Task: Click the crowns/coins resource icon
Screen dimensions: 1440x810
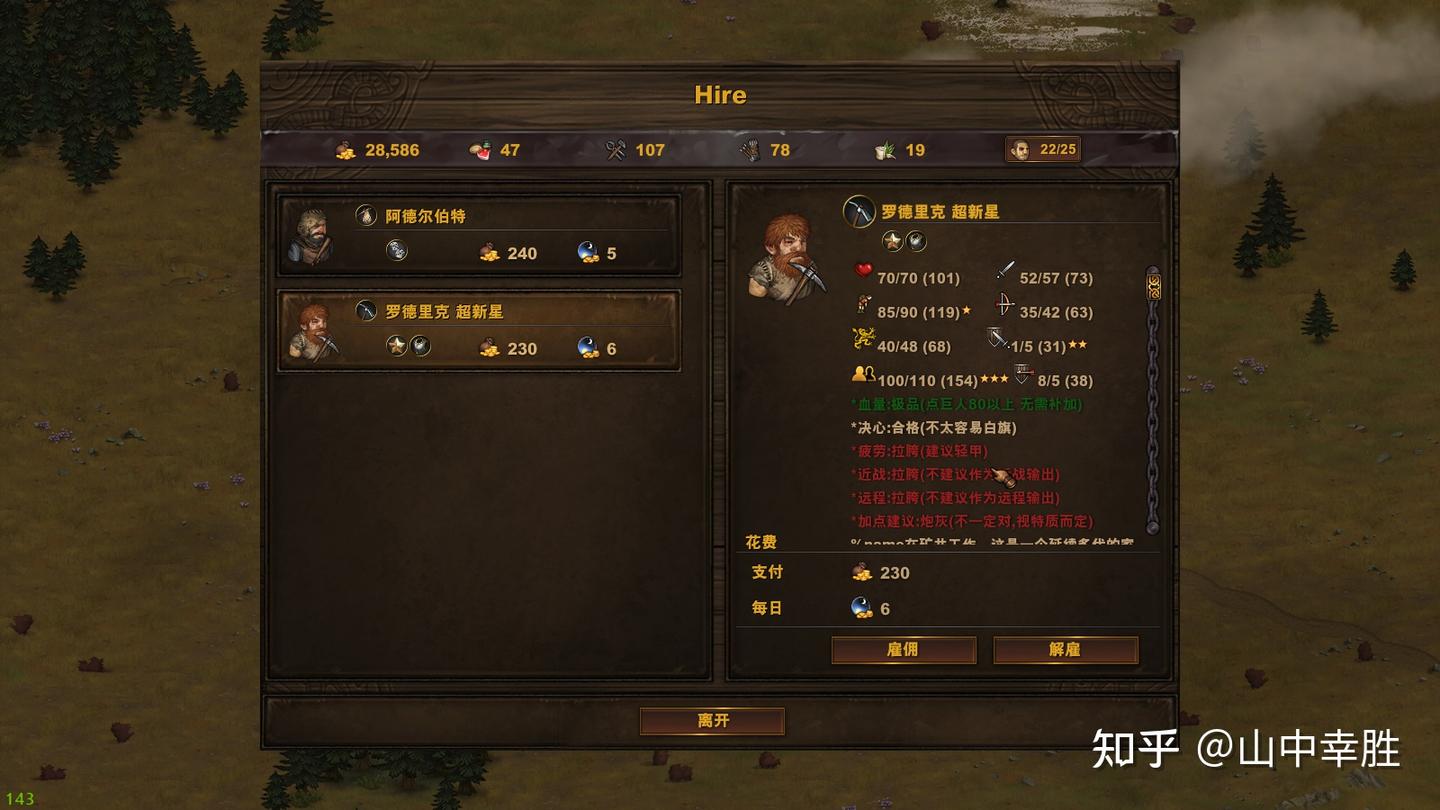Action: coord(345,149)
